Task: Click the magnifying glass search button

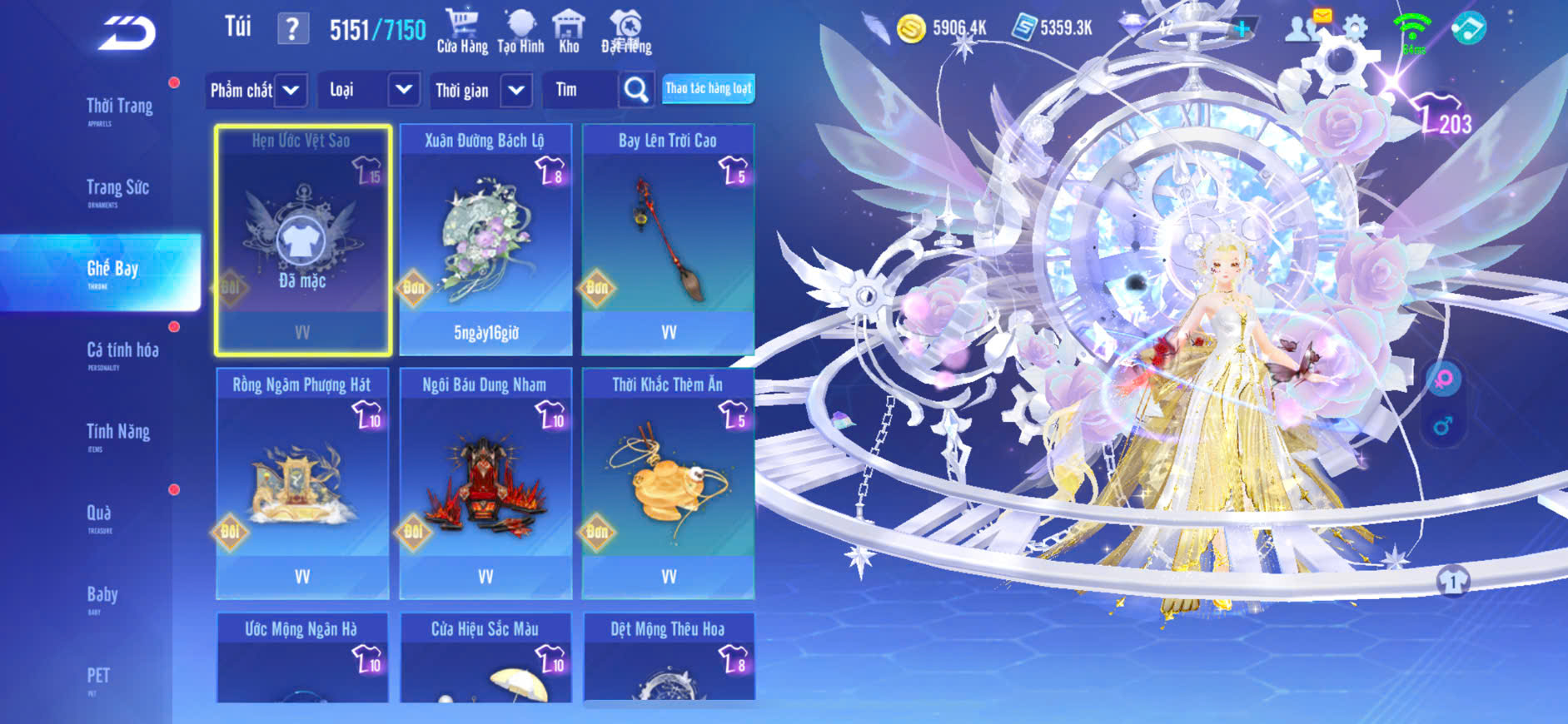Action: coord(636,90)
